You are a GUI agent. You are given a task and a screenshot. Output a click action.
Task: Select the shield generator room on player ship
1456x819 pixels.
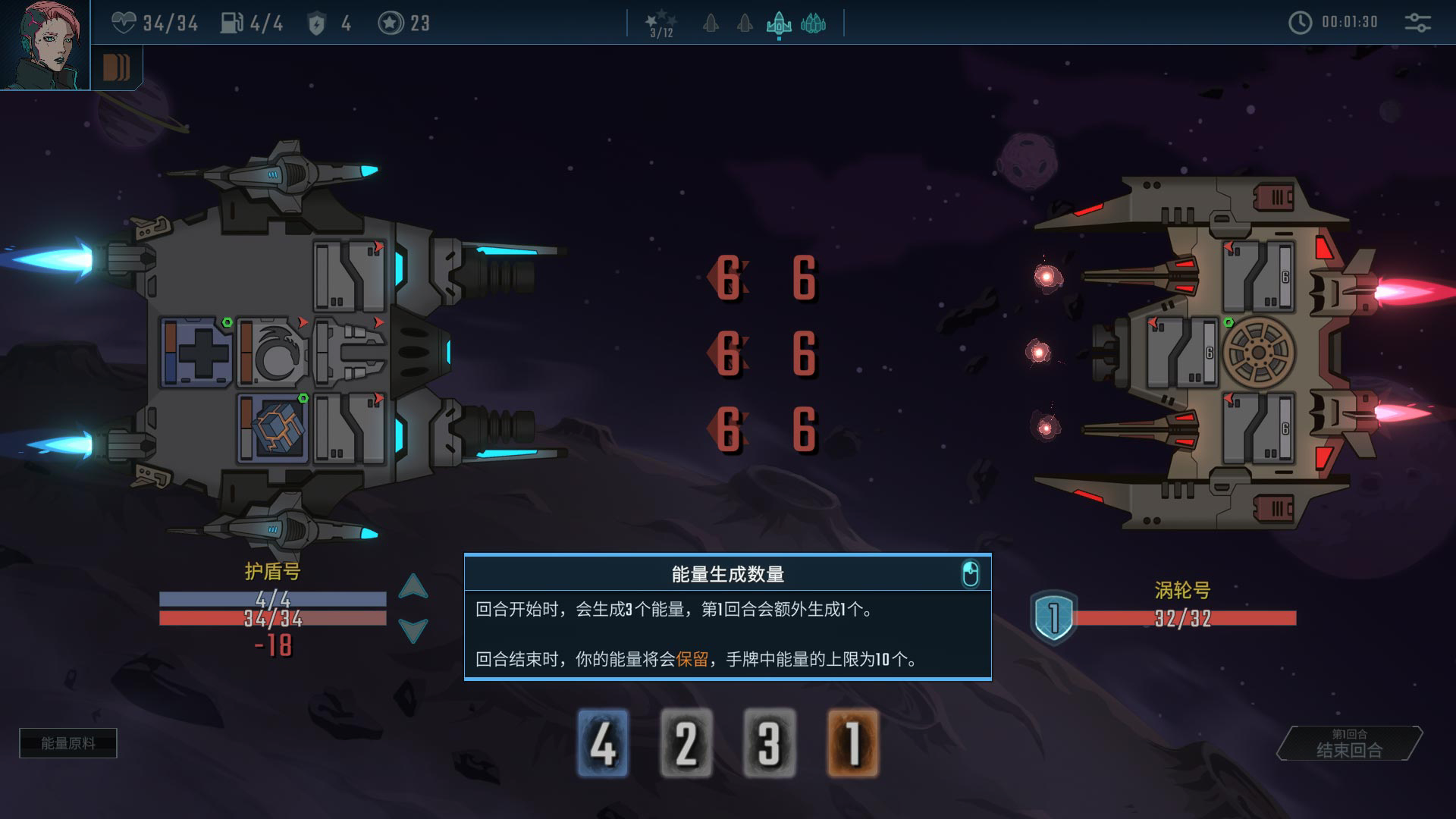pyautogui.click(x=272, y=353)
